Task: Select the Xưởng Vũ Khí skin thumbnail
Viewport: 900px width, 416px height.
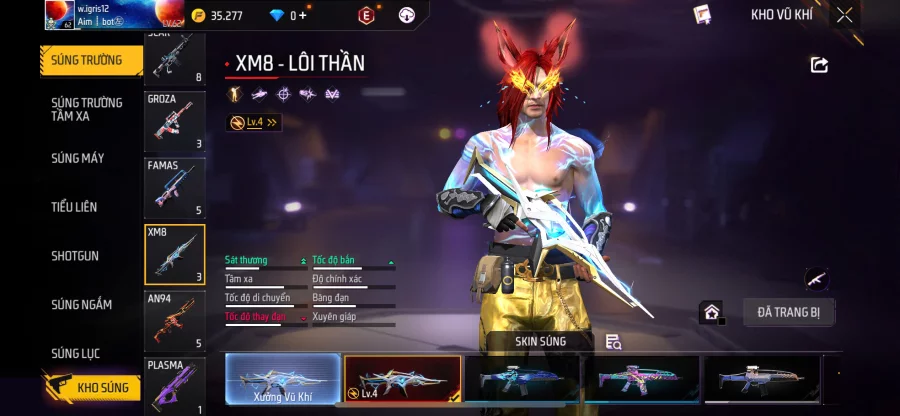Action: pyautogui.click(x=283, y=380)
